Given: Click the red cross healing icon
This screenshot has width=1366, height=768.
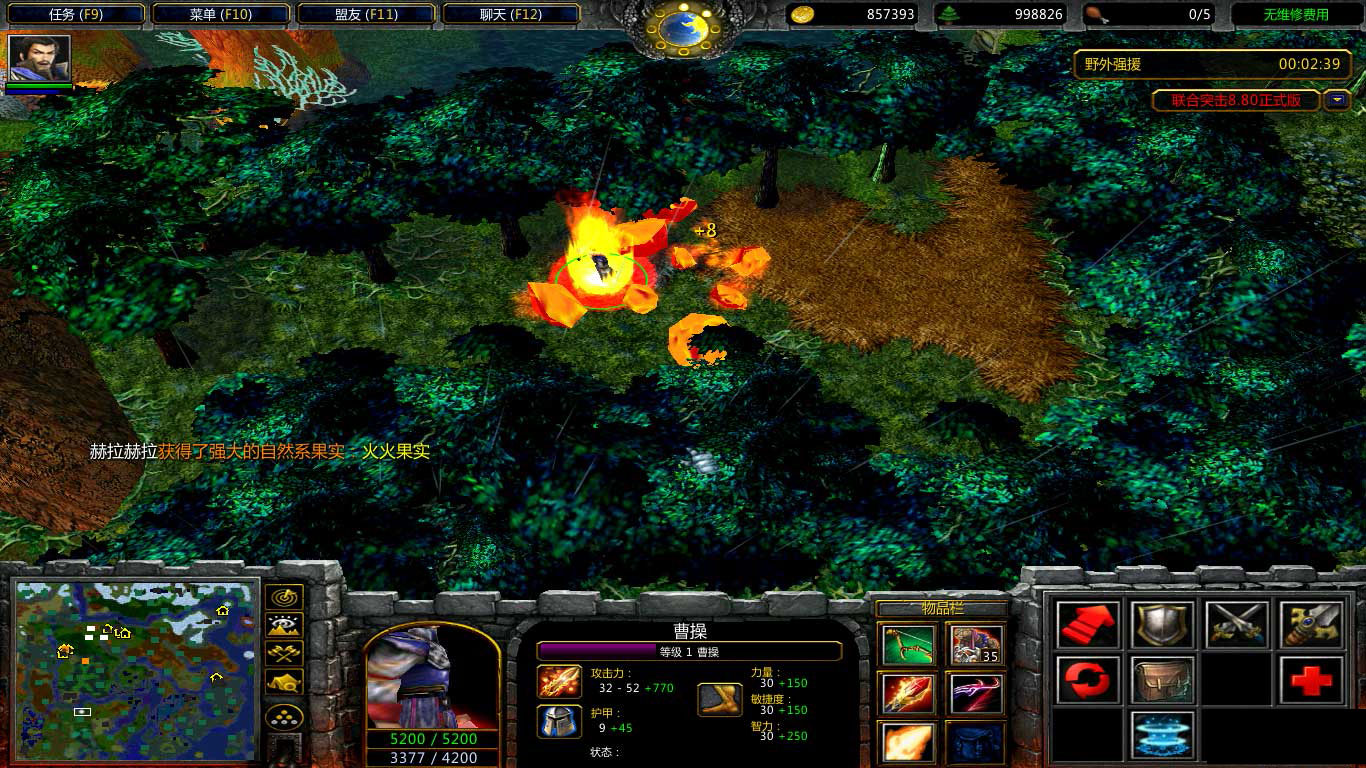Looking at the screenshot, I should coord(1310,680).
